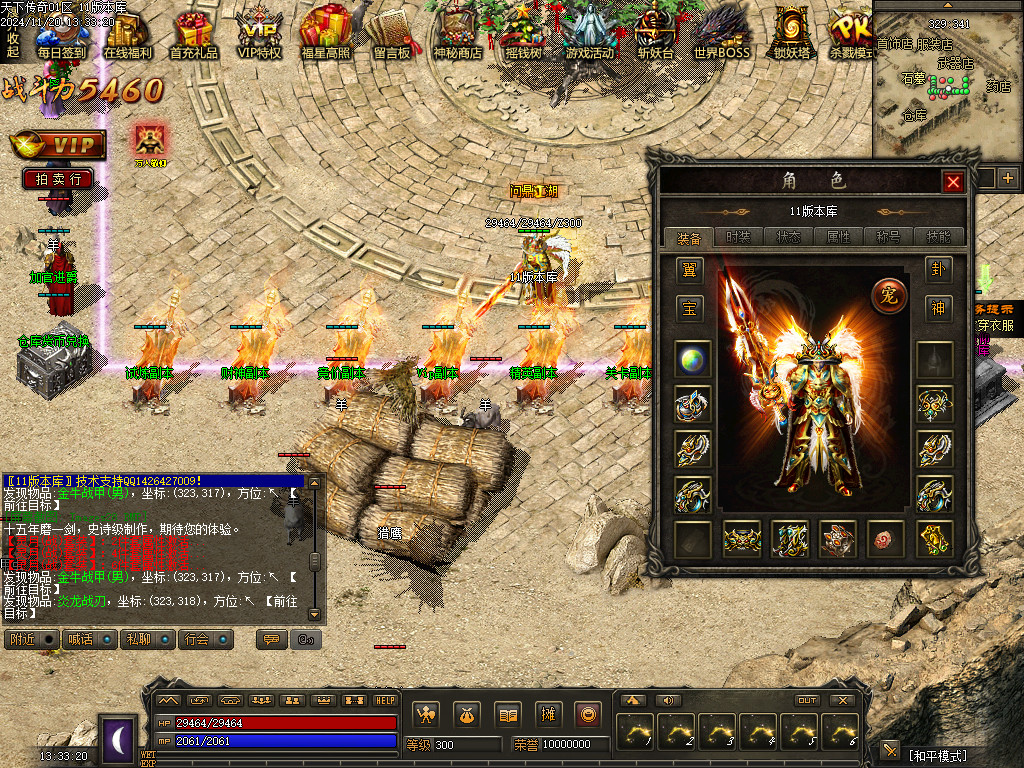Toggle the 附近 nearby chat channel
The height and width of the screenshot is (768, 1024).
click(31, 639)
